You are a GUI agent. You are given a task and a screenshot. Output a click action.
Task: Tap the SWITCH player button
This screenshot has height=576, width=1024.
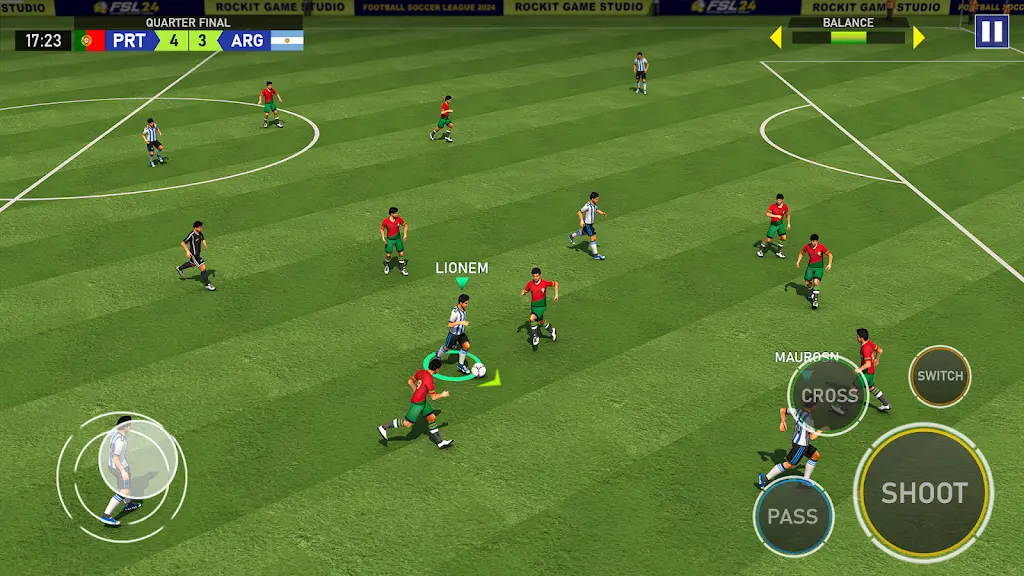(940, 376)
